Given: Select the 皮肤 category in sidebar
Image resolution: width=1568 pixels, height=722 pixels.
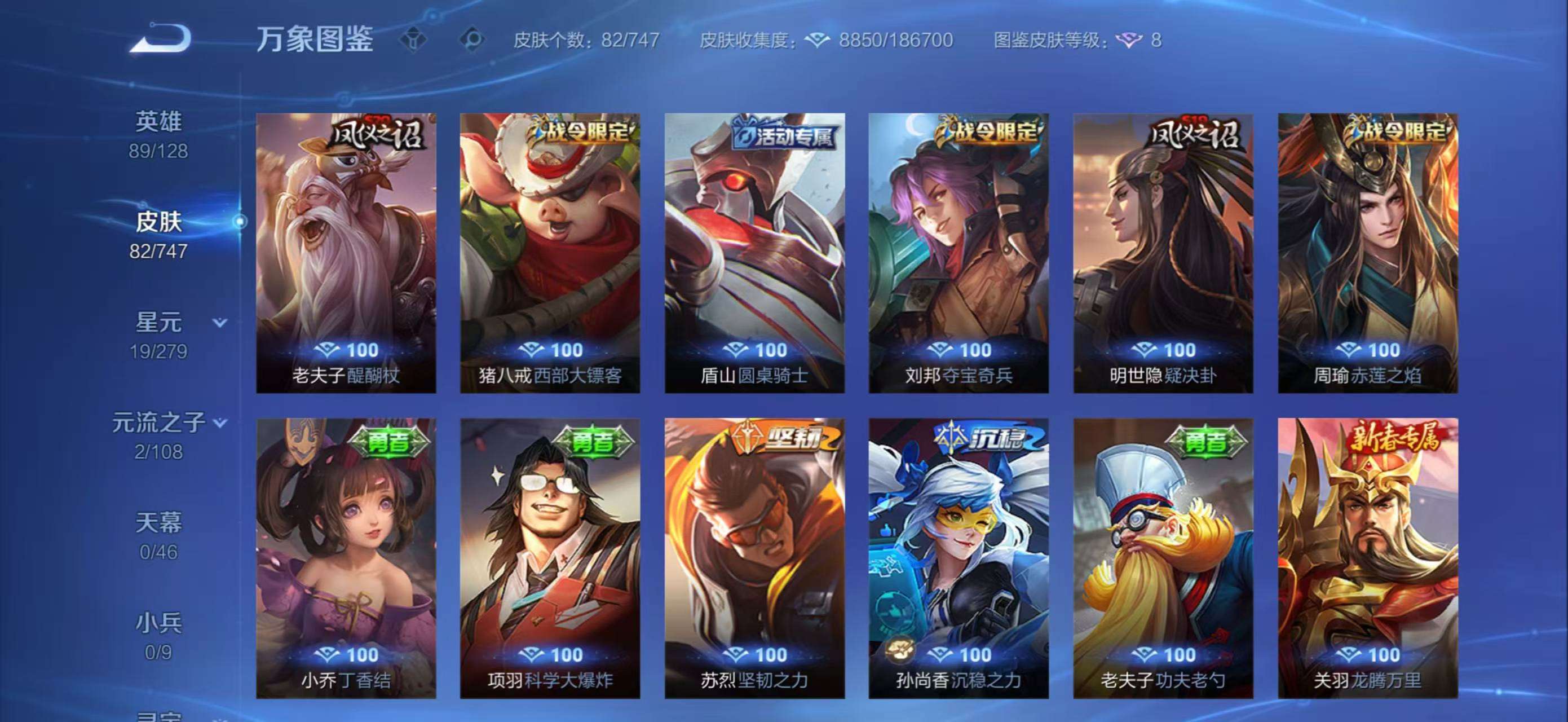Looking at the screenshot, I should pyautogui.click(x=158, y=223).
